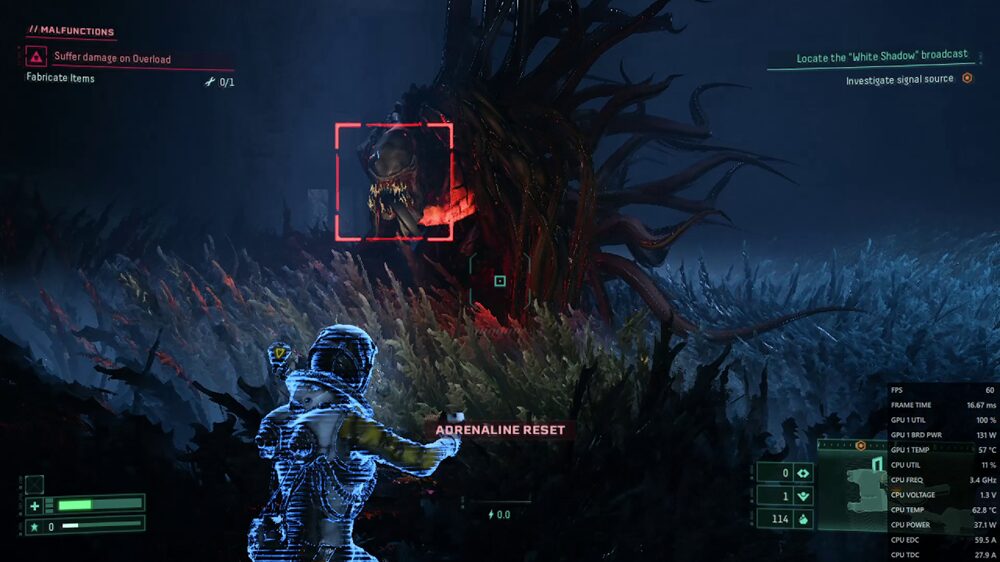
Task: Select the "Suffer damage on Overload" malfunction entry
Action: click(x=112, y=59)
